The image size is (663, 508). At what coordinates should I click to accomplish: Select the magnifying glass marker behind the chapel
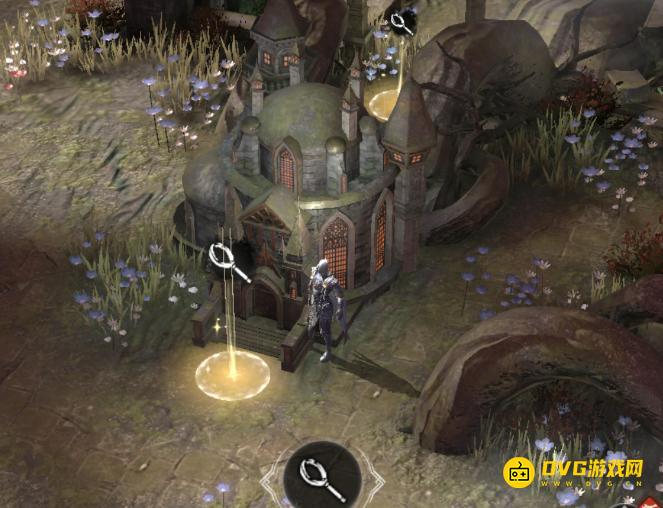point(403,22)
